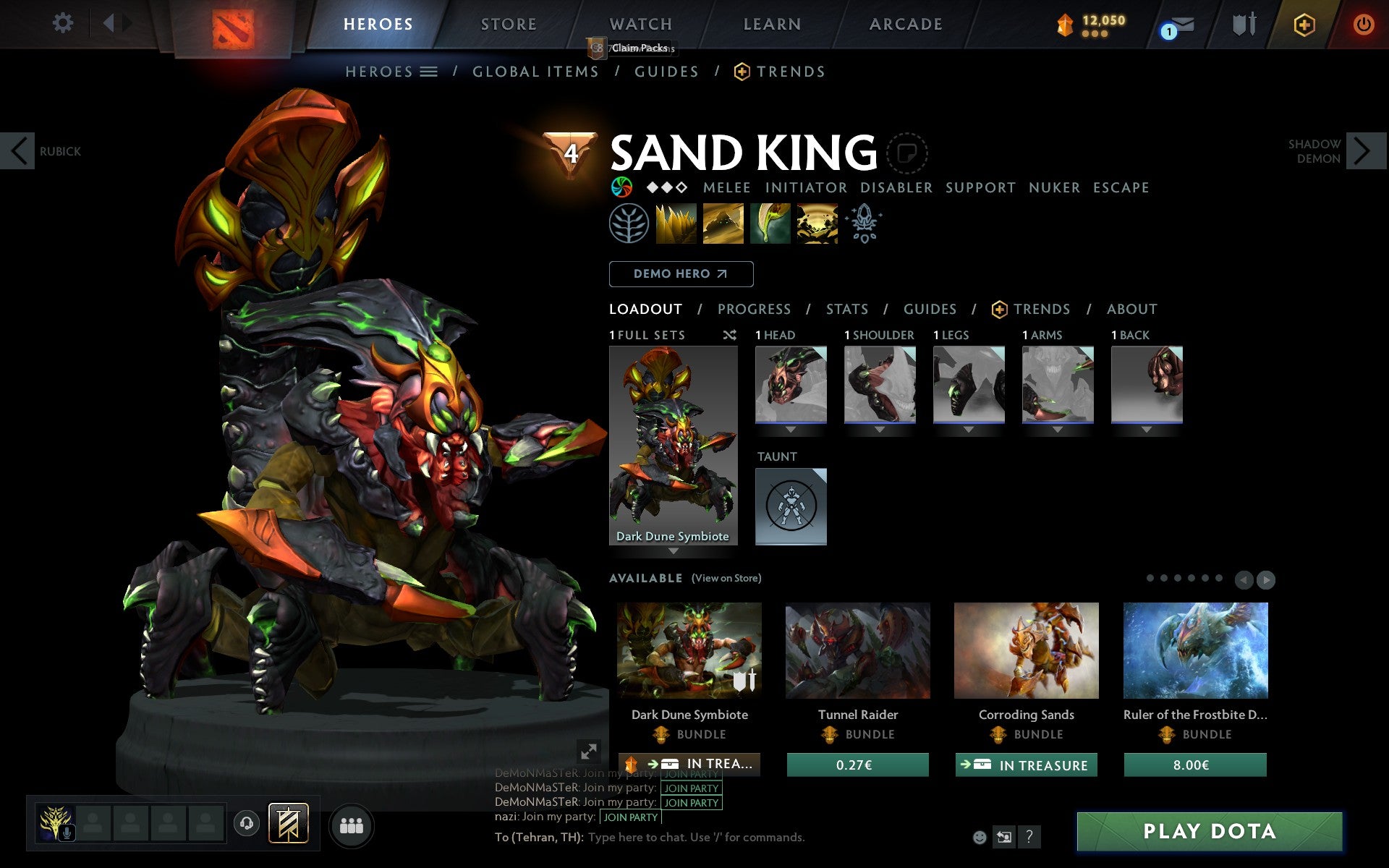Select the Tunnel Raider bundle thumbnail
This screenshot has height=868, width=1389.
click(857, 650)
